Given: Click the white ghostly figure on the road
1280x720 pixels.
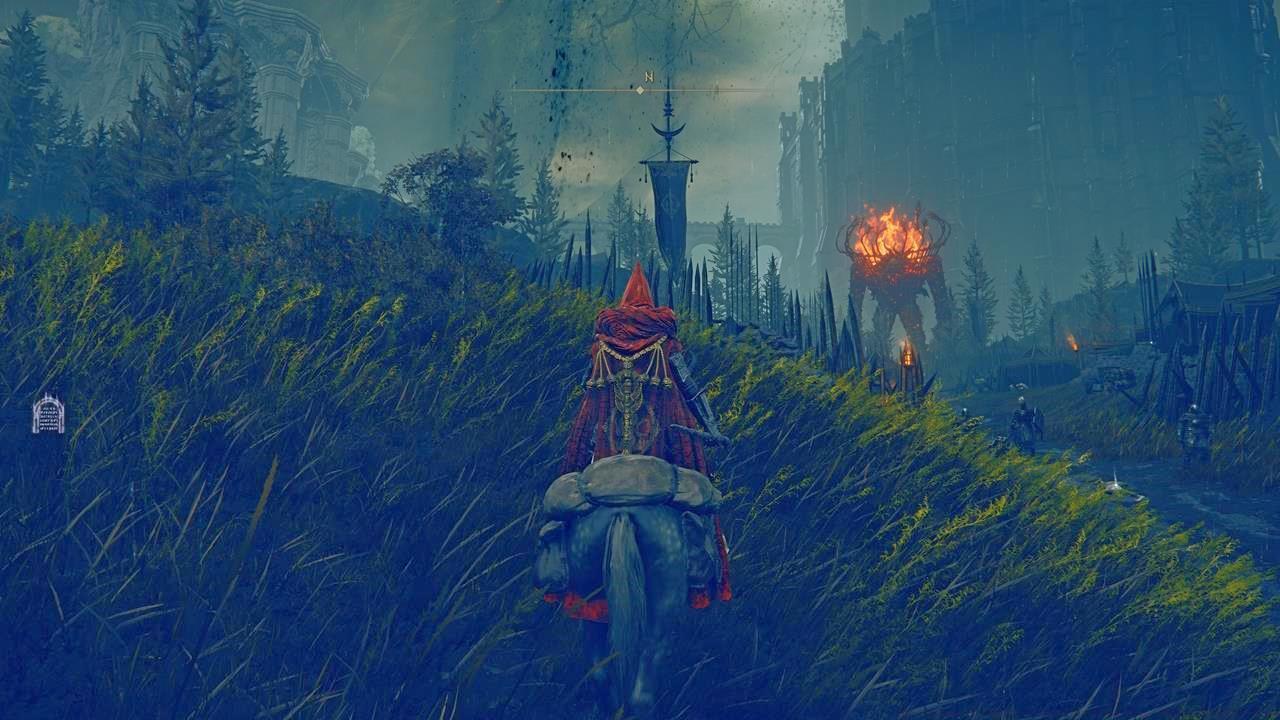Looking at the screenshot, I should coord(1117,481).
